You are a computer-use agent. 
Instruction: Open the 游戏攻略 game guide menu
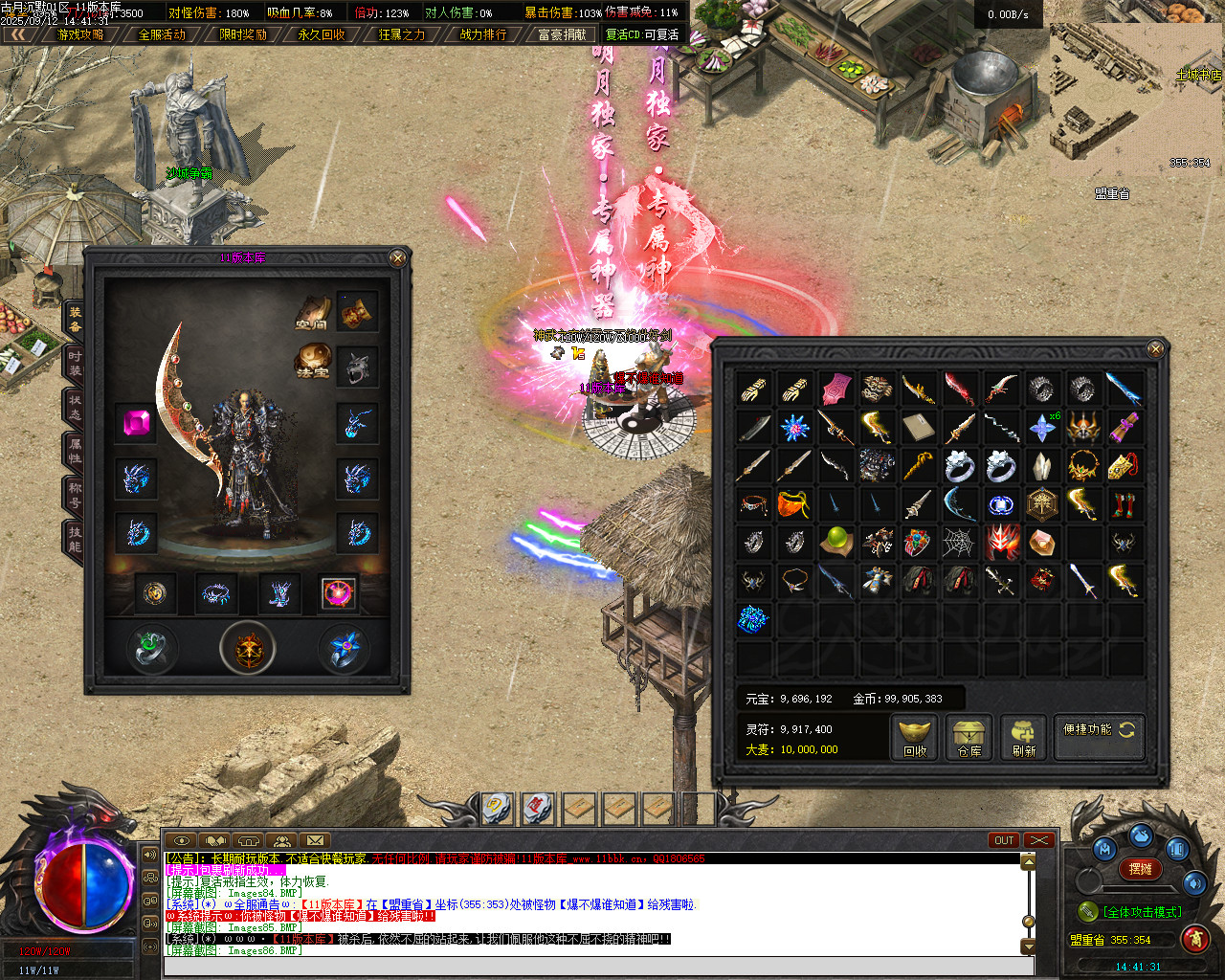[x=80, y=34]
